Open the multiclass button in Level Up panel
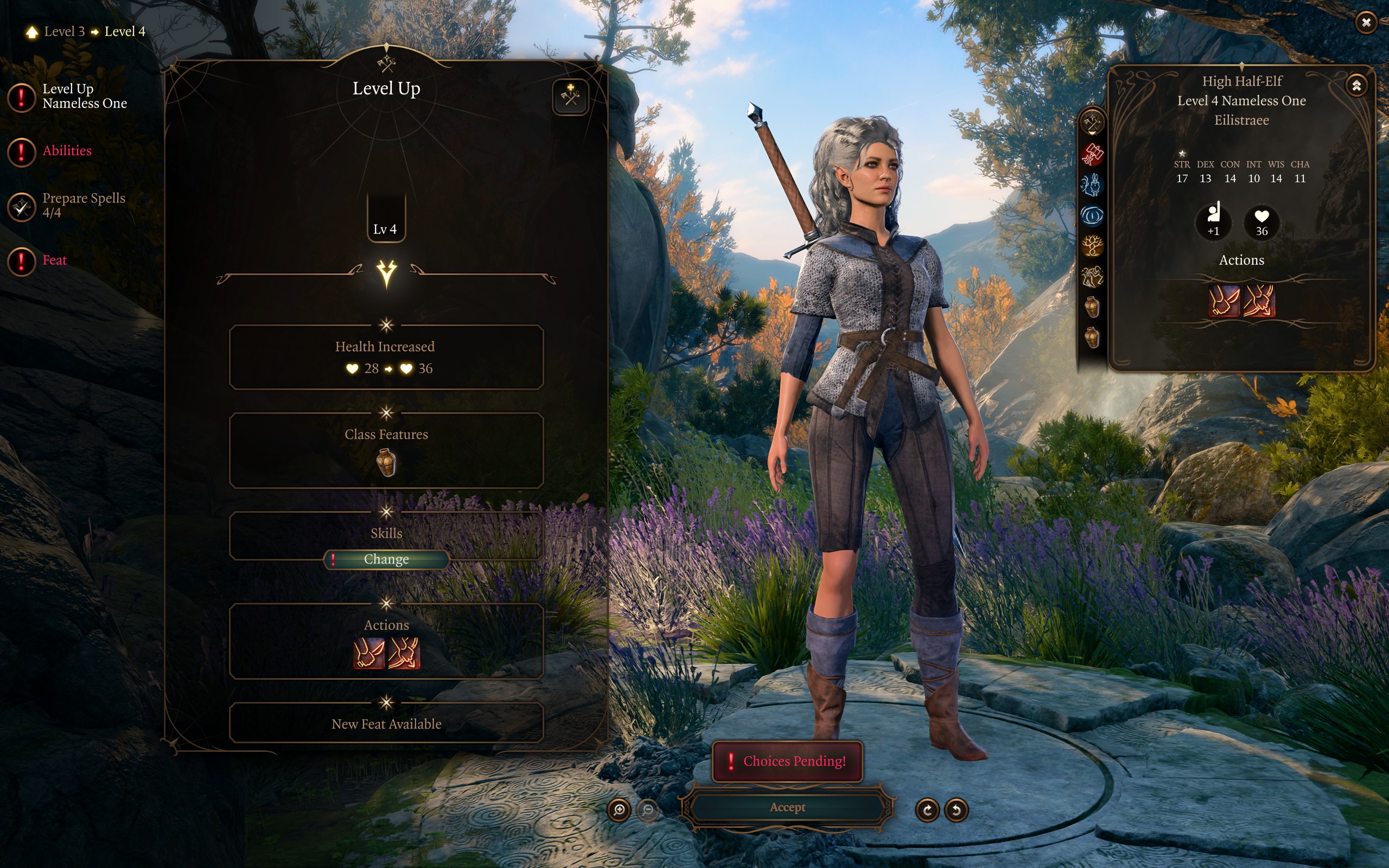The width and height of the screenshot is (1389, 868). coord(570,97)
